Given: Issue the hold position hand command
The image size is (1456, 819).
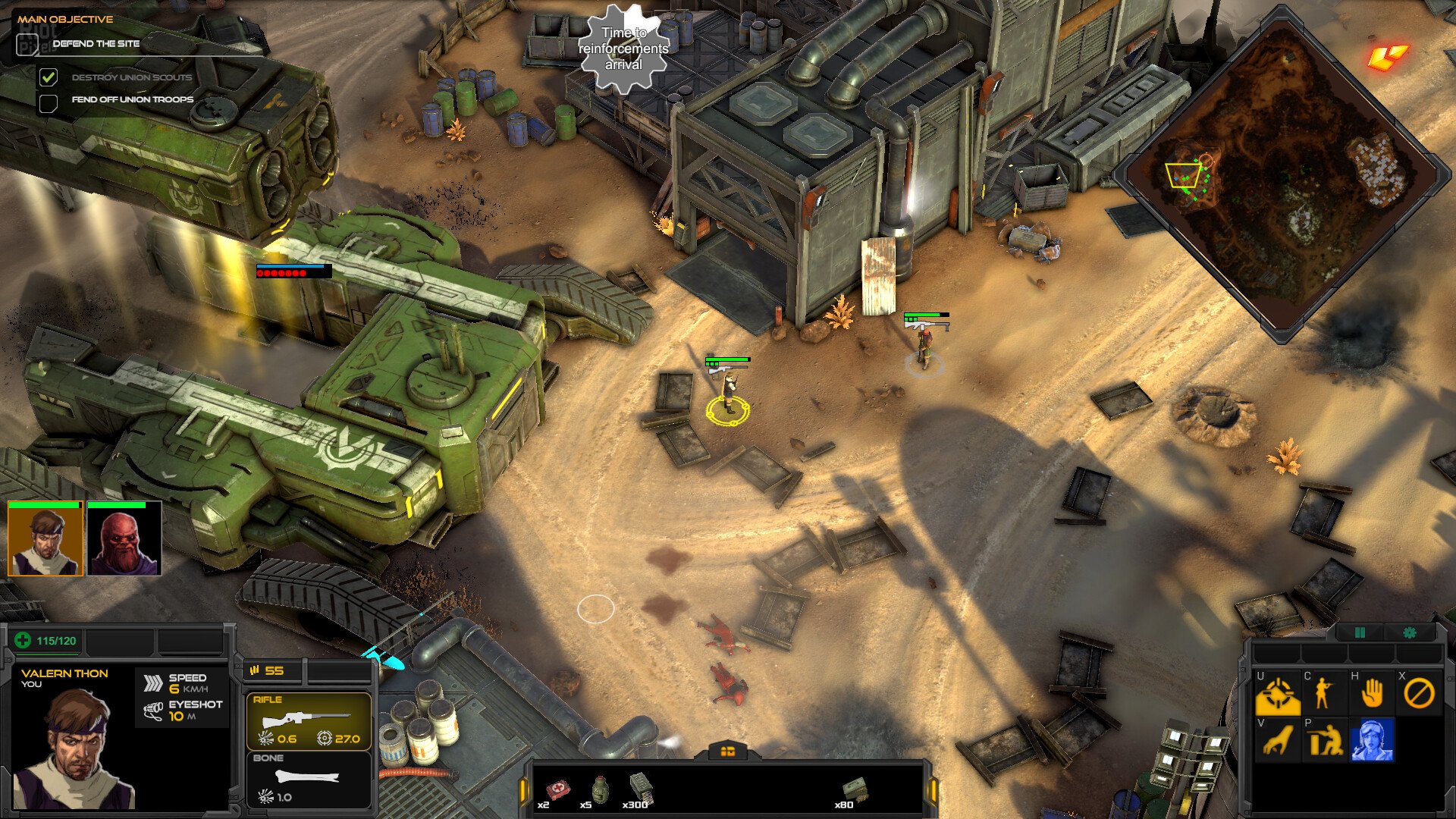Looking at the screenshot, I should coord(1371,692).
